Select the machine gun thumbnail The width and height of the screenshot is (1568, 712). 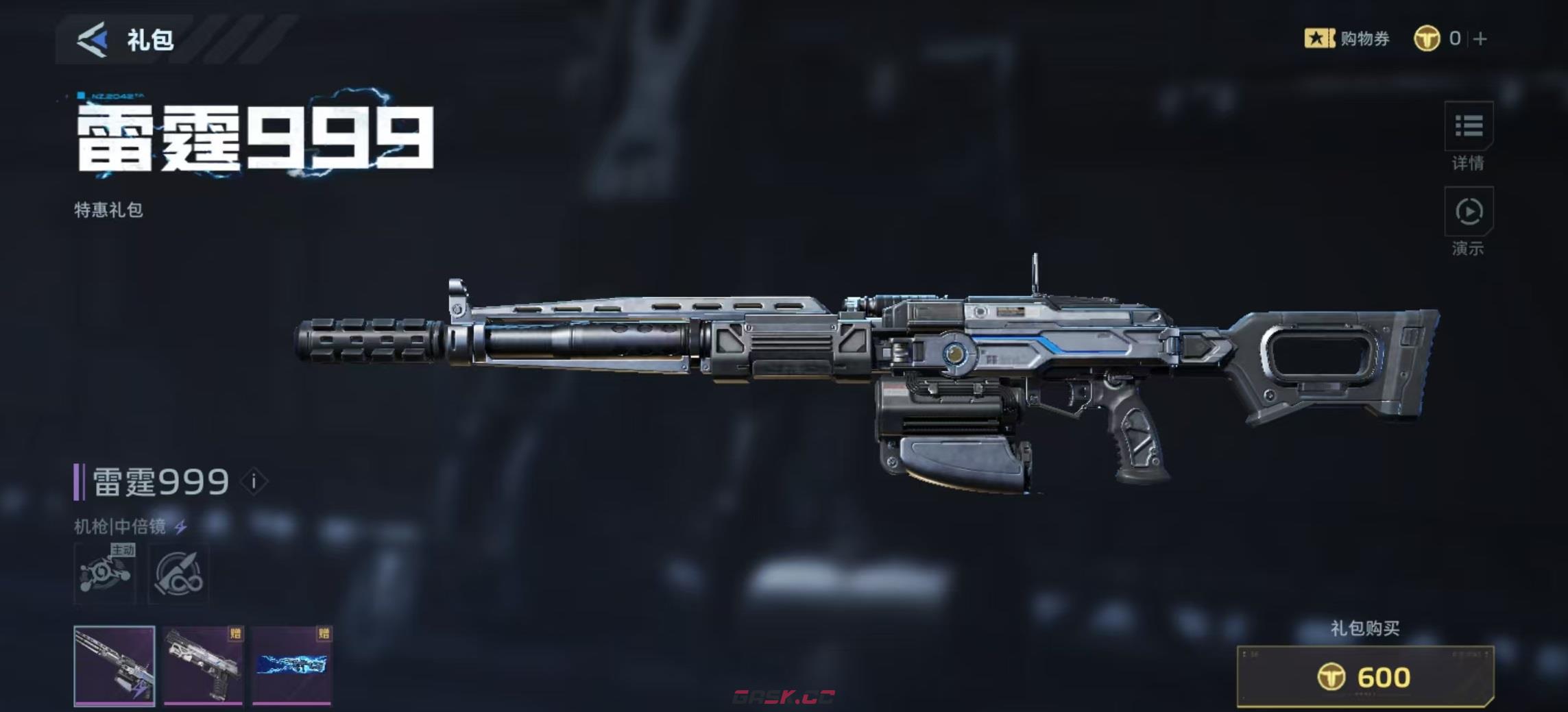click(114, 665)
